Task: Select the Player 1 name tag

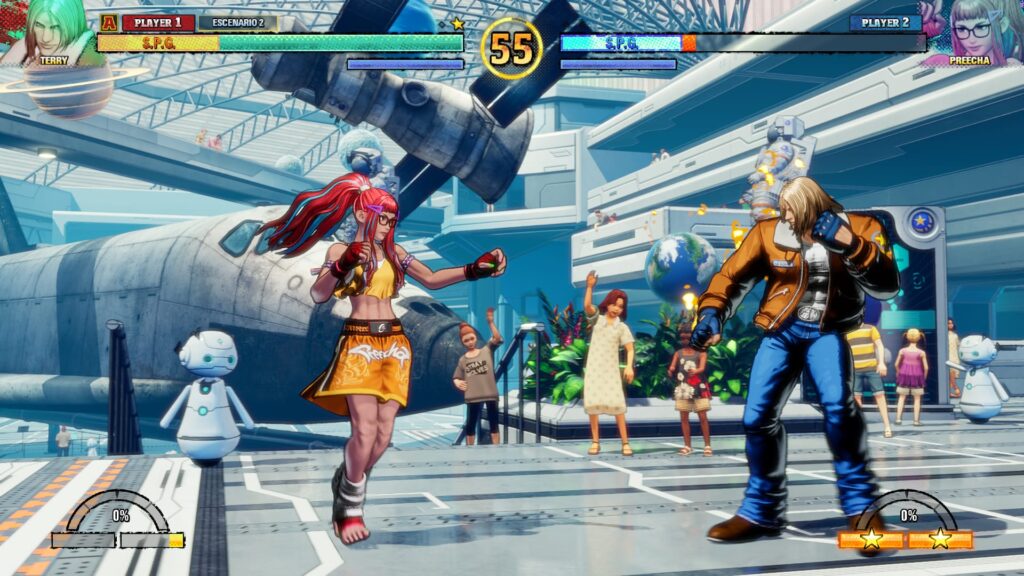Action: (158, 22)
